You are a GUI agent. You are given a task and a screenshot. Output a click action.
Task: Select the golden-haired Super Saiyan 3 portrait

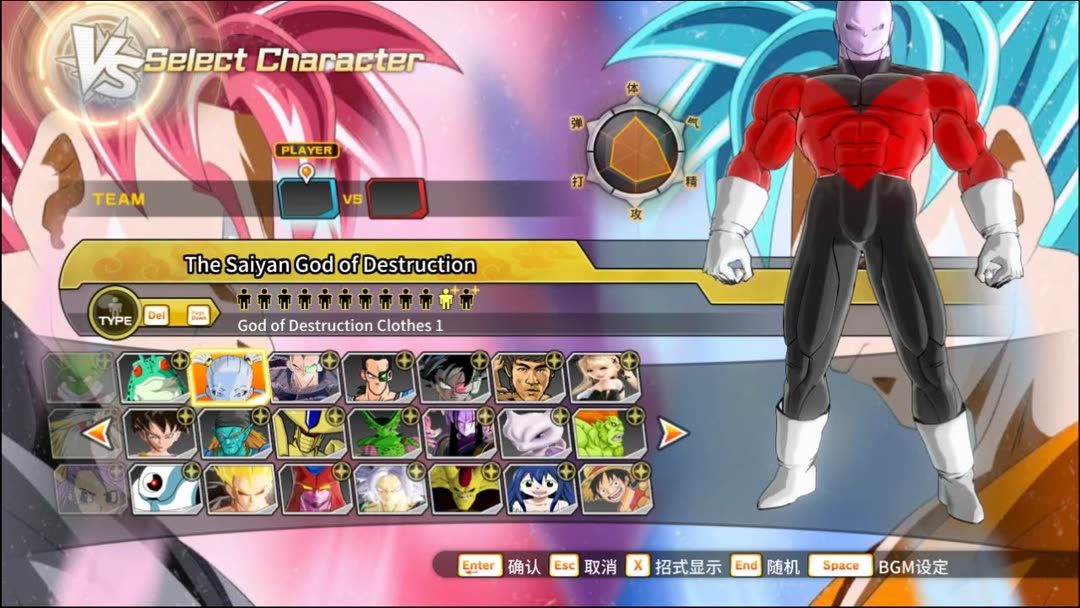240,488
